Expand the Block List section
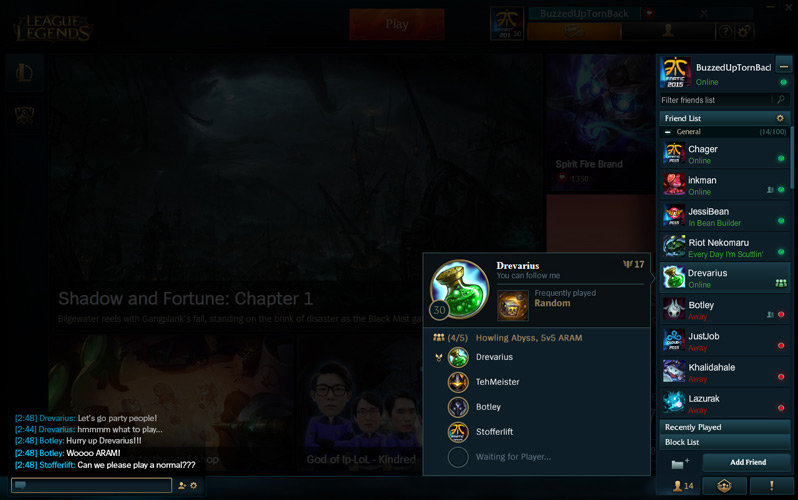This screenshot has height=500, width=798. pos(724,442)
